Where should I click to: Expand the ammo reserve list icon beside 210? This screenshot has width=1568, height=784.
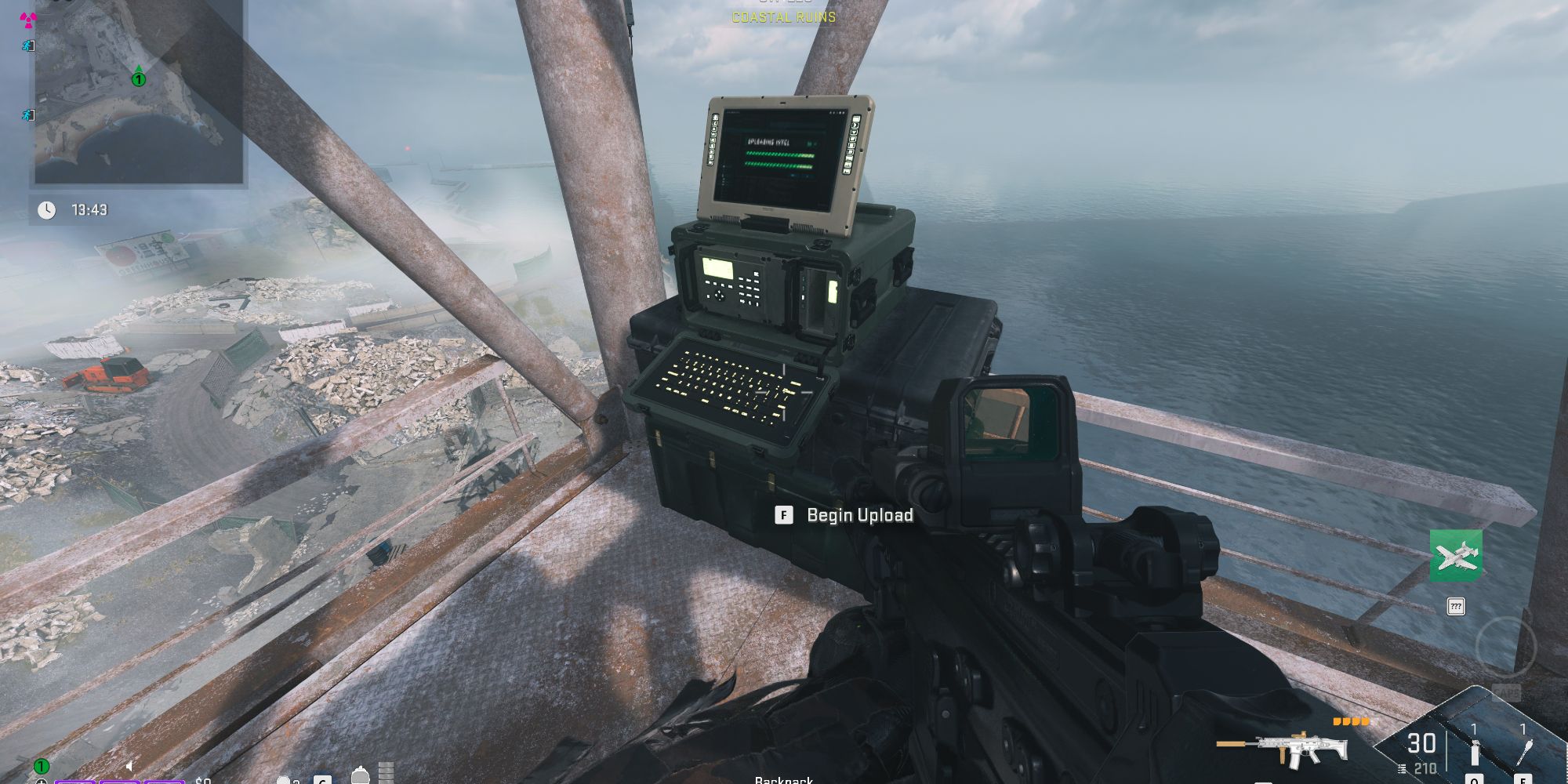1402,769
